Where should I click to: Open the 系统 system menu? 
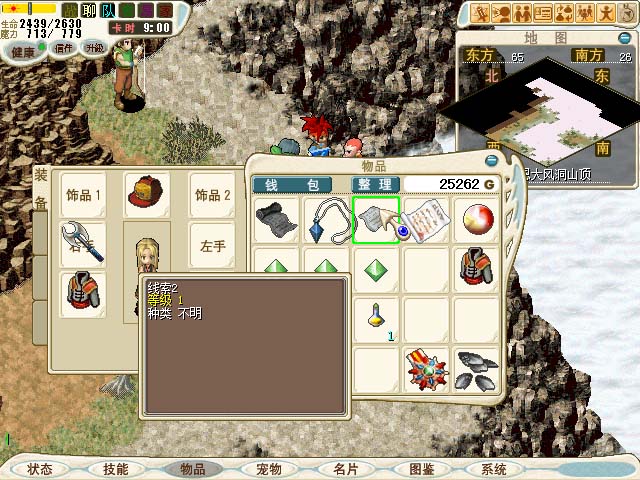tap(494, 469)
